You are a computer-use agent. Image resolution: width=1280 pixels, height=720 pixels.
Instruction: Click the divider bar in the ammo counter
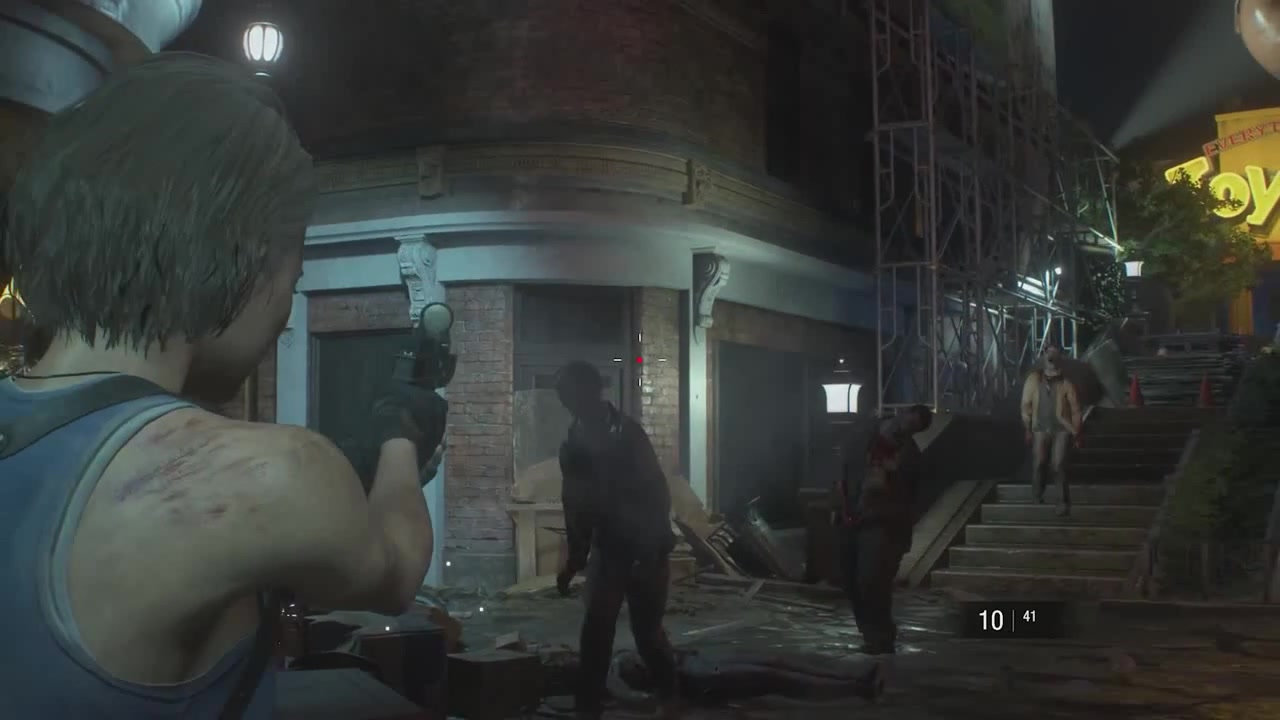click(x=1013, y=618)
